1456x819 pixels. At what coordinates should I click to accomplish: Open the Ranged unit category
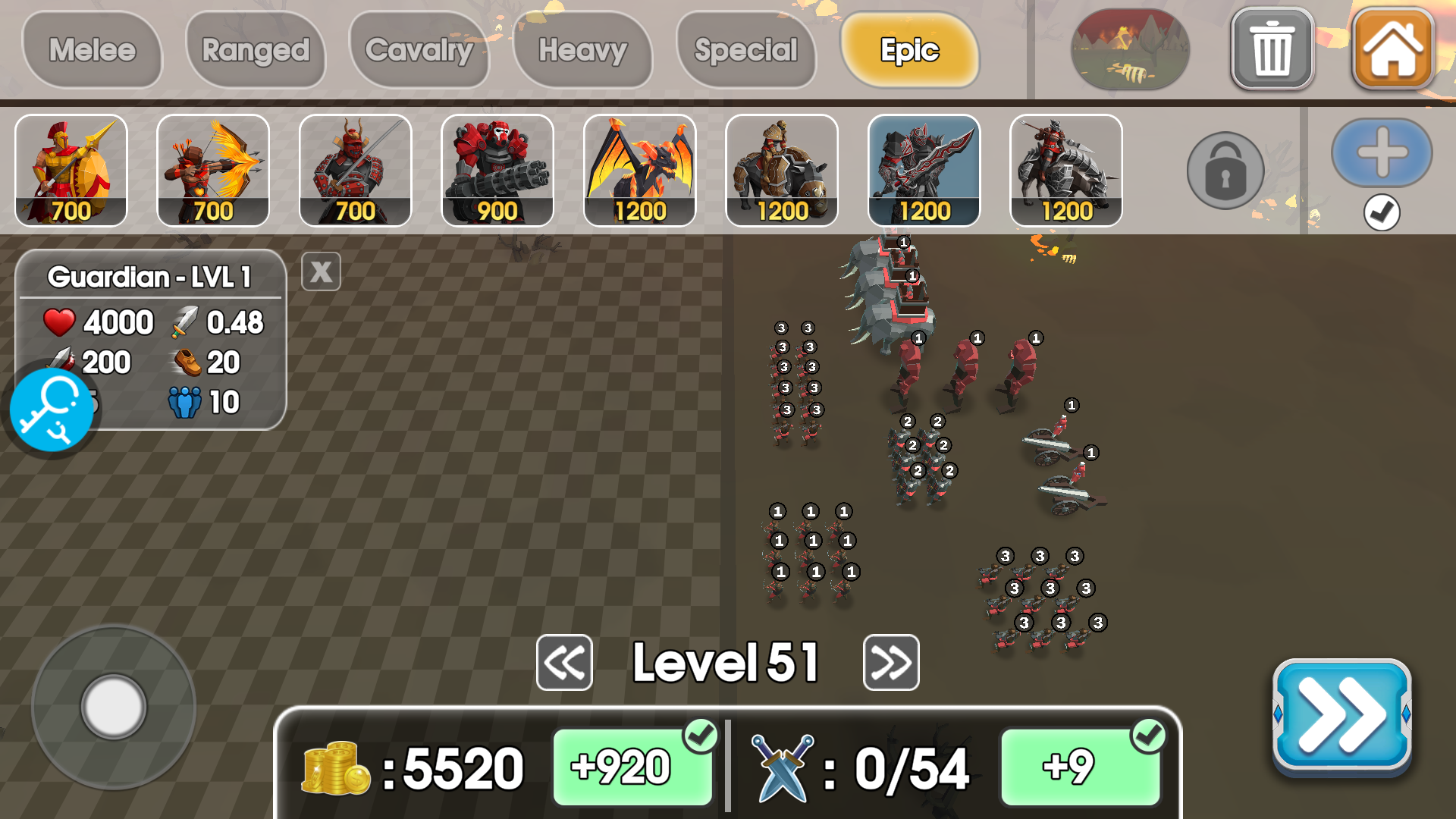(x=256, y=50)
